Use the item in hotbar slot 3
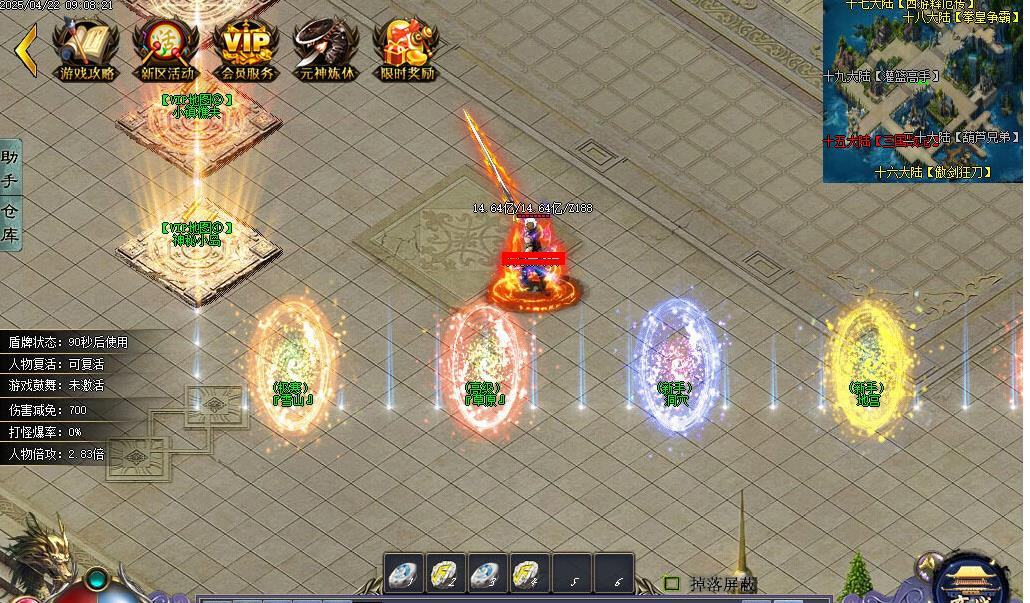 click(x=487, y=575)
